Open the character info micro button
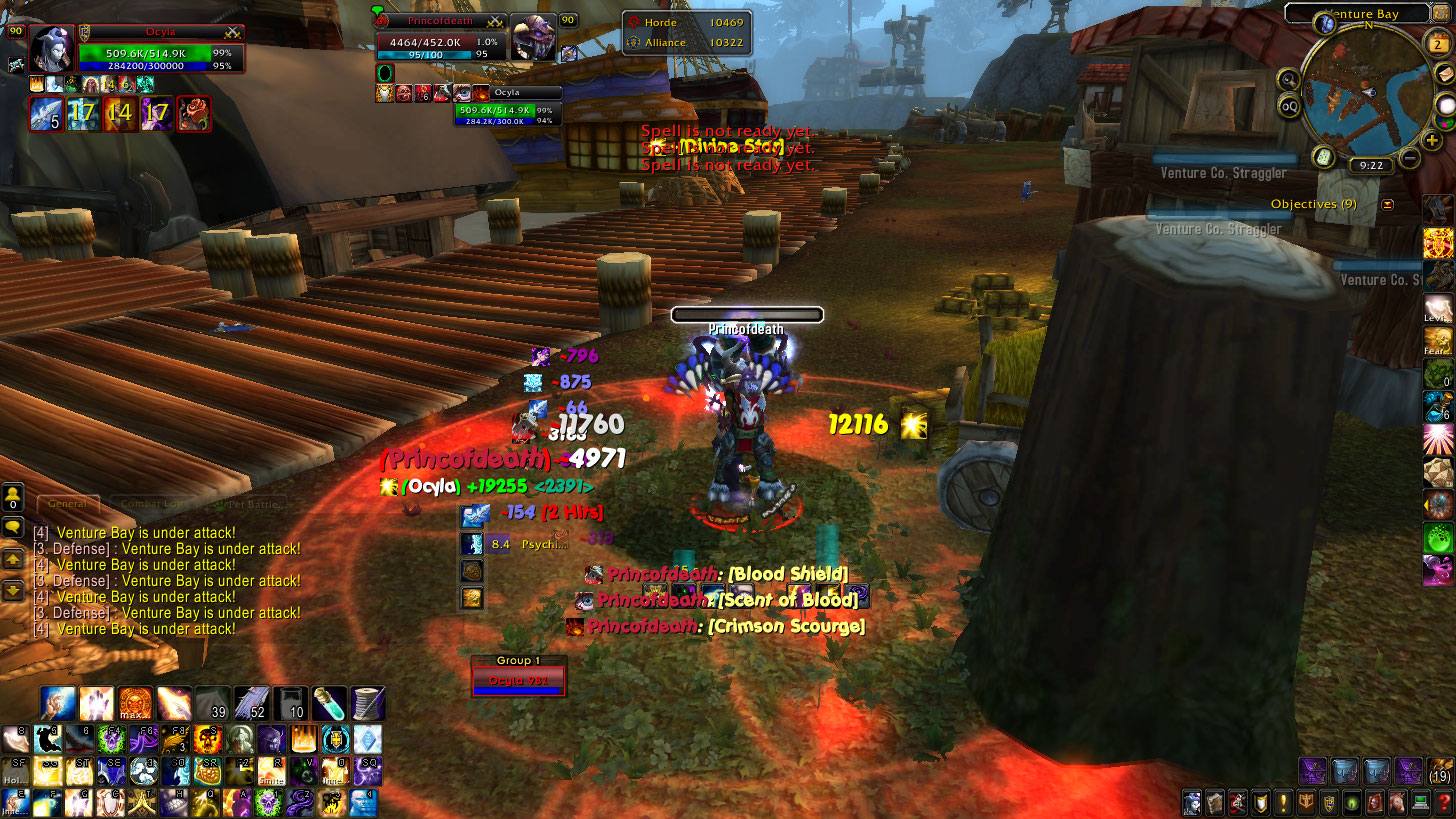 click(x=1192, y=802)
